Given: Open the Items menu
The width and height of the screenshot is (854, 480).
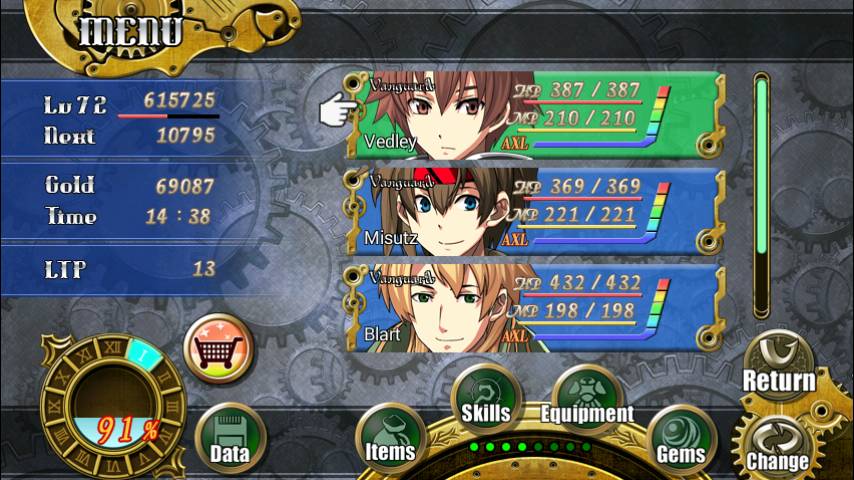Looking at the screenshot, I should click(389, 435).
